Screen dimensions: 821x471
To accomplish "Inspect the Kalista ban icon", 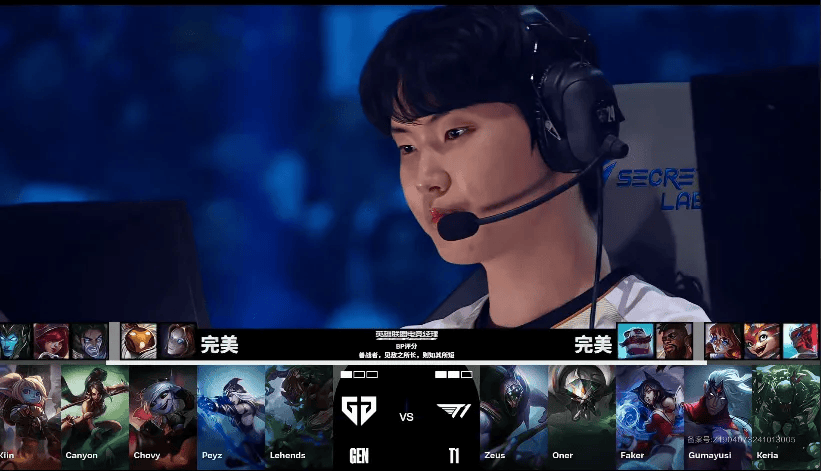I will [x=16, y=341].
